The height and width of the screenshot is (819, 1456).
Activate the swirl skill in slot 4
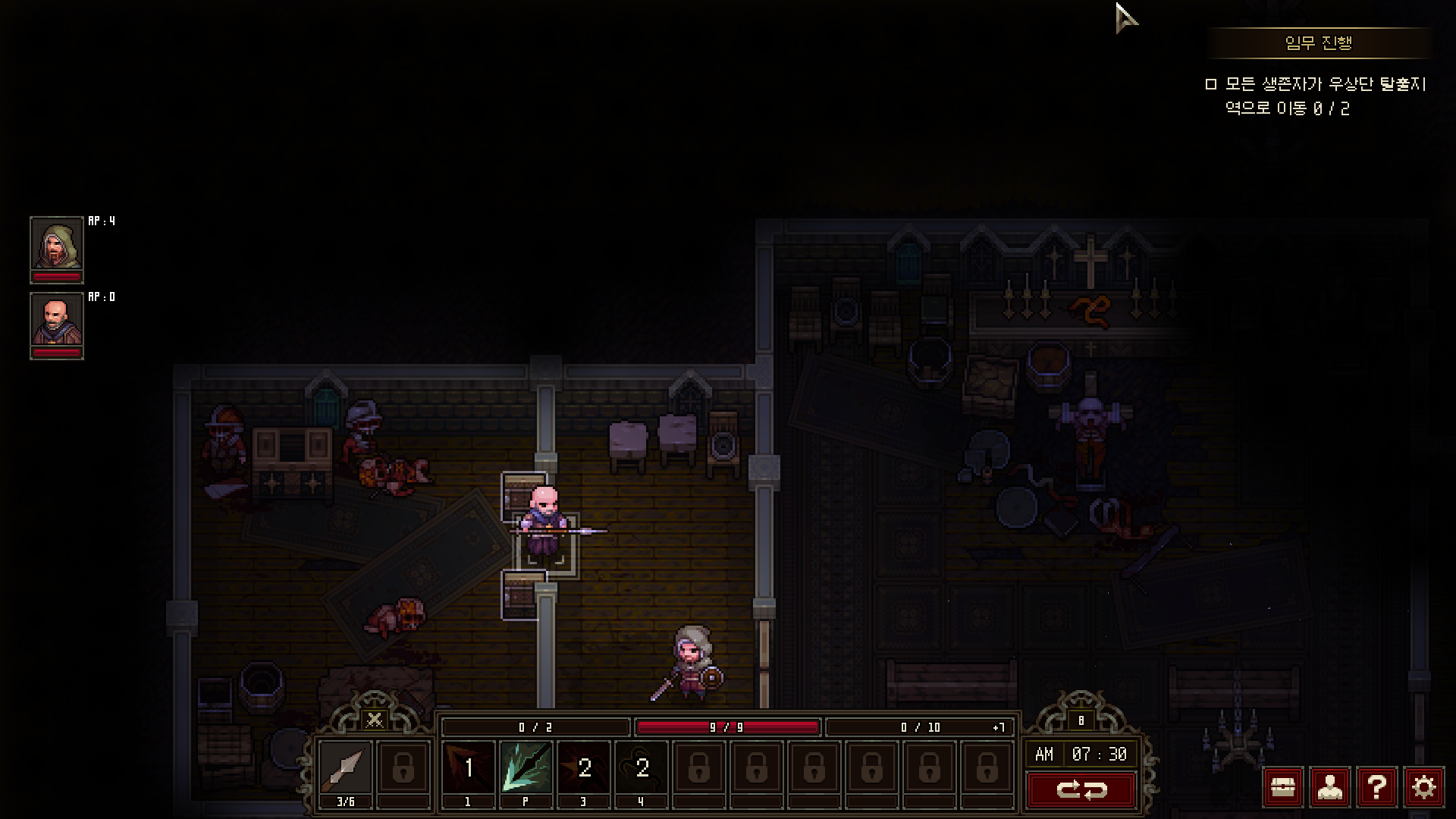pos(642,767)
